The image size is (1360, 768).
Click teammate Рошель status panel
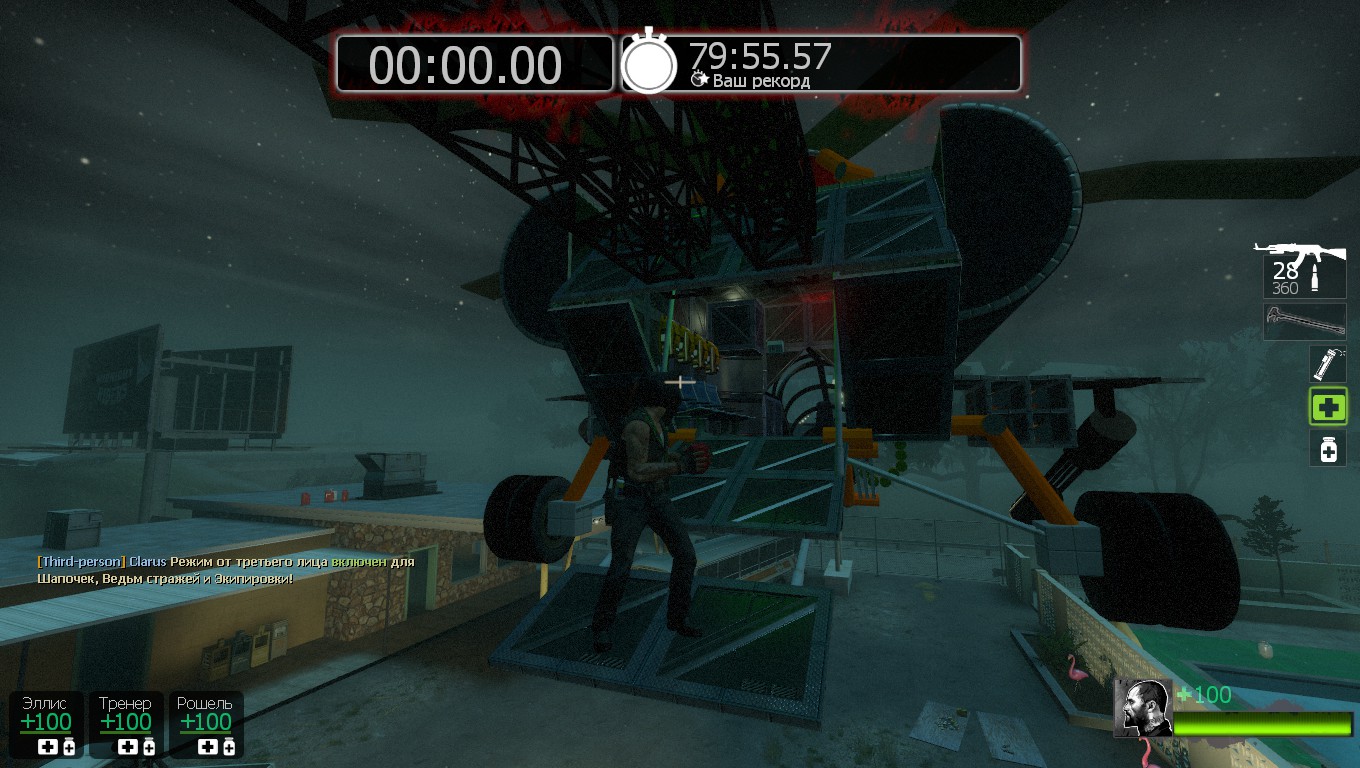205,724
